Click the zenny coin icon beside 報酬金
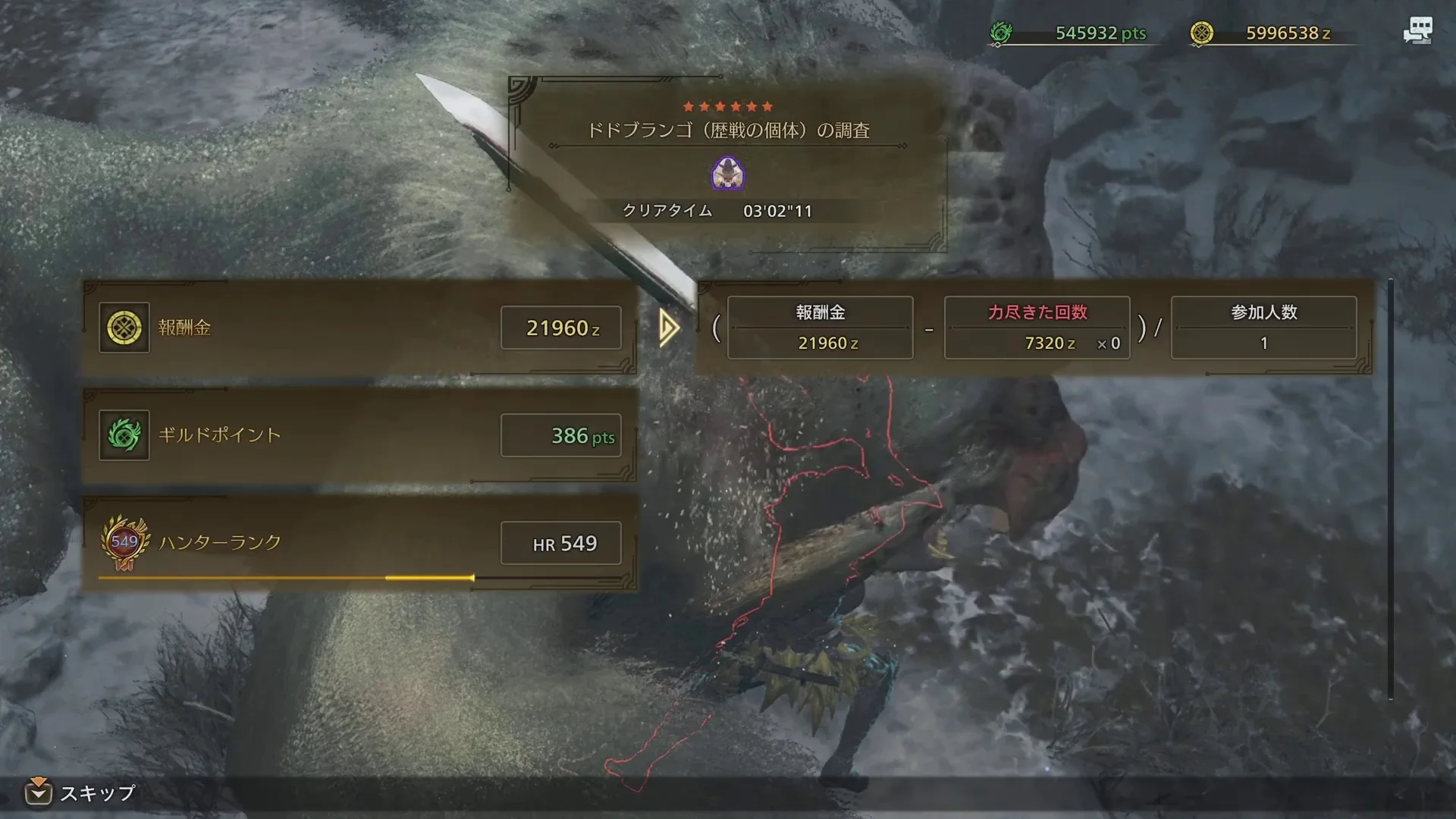The image size is (1456, 819). 124,328
